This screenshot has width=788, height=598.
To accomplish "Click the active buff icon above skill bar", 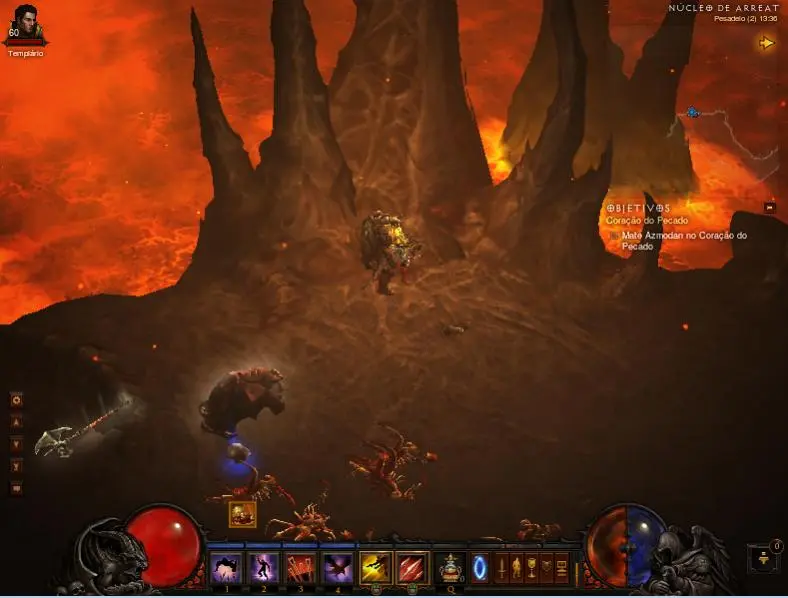I will point(242,514).
